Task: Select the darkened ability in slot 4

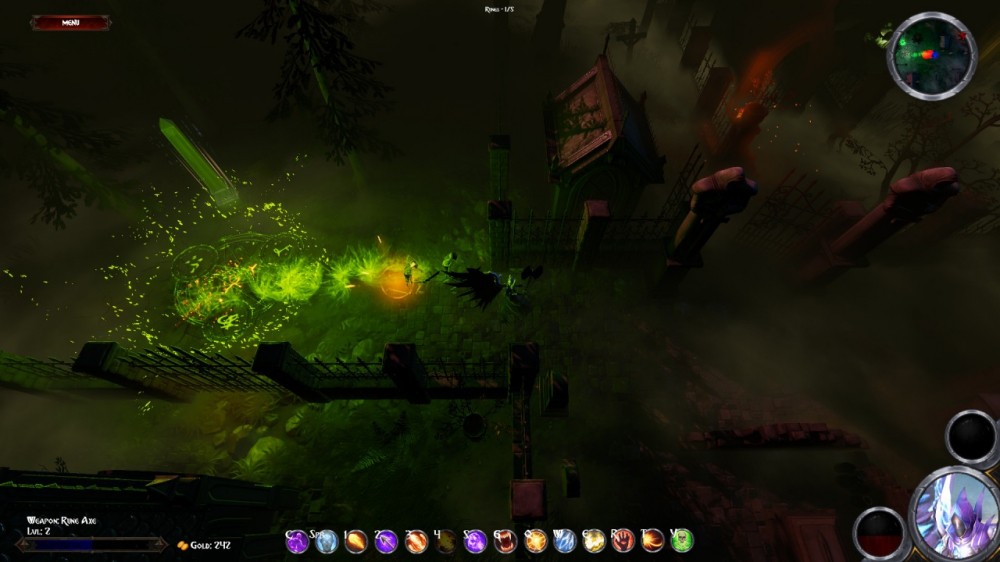Action: (x=446, y=541)
